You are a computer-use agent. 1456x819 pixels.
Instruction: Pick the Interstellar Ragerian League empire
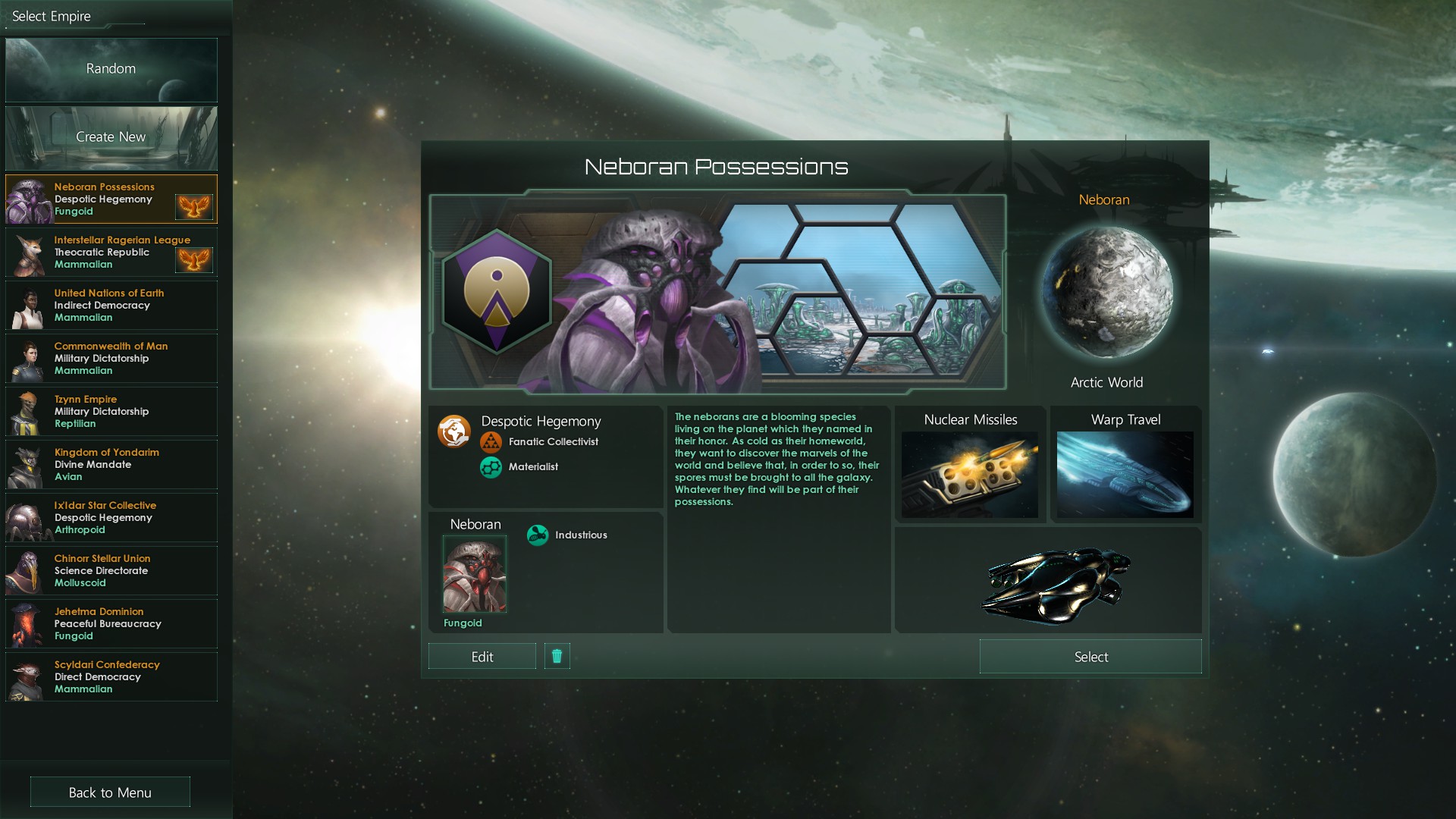tap(111, 253)
